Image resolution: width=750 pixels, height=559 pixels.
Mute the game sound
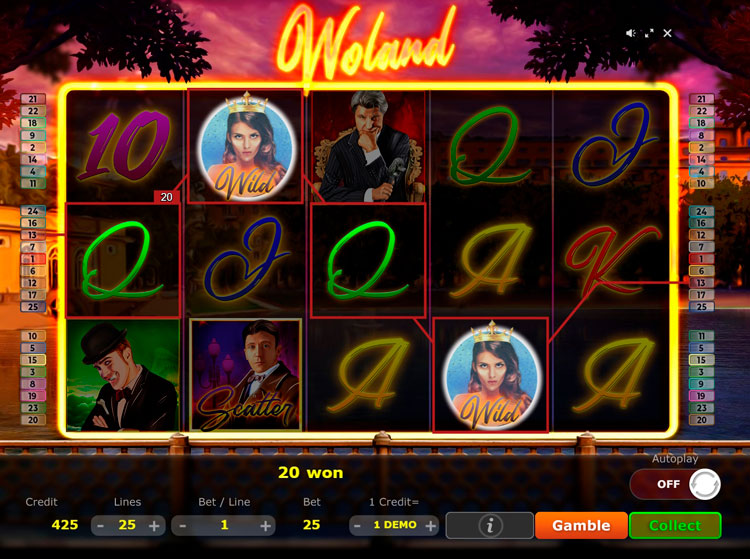pyautogui.click(x=631, y=33)
